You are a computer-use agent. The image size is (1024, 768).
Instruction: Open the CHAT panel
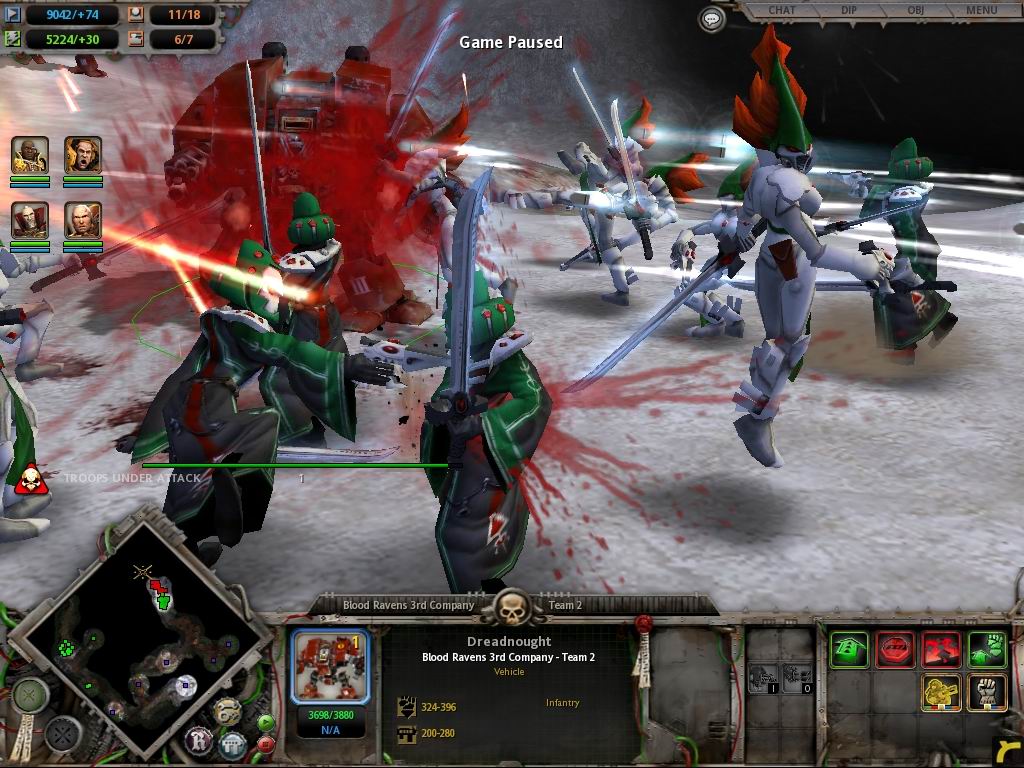pos(781,11)
